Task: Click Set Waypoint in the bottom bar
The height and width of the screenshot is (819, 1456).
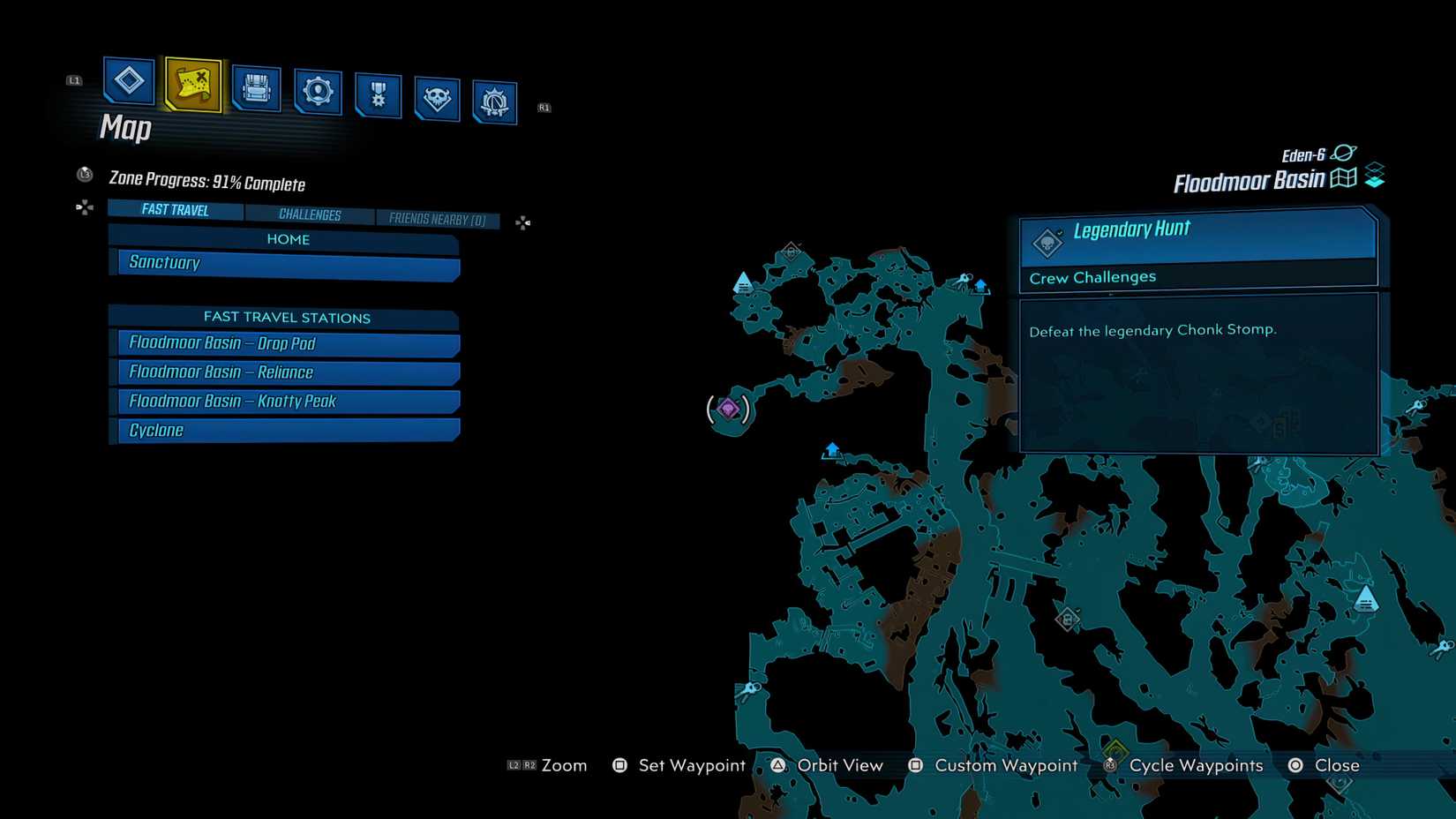Action: (691, 765)
